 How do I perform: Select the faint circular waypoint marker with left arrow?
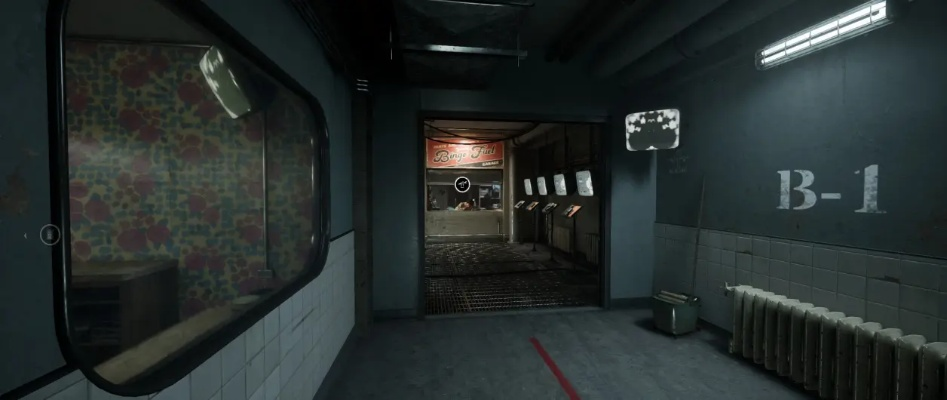(x=50, y=235)
